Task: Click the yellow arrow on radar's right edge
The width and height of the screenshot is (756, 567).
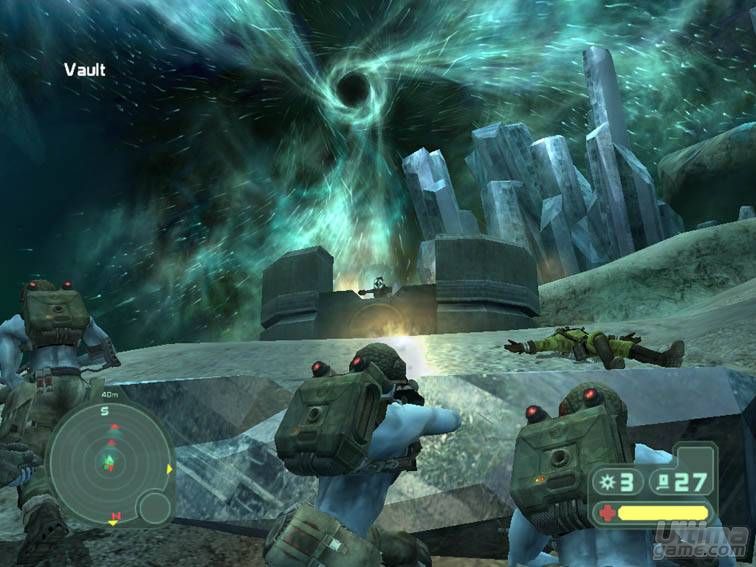Action: [170, 468]
